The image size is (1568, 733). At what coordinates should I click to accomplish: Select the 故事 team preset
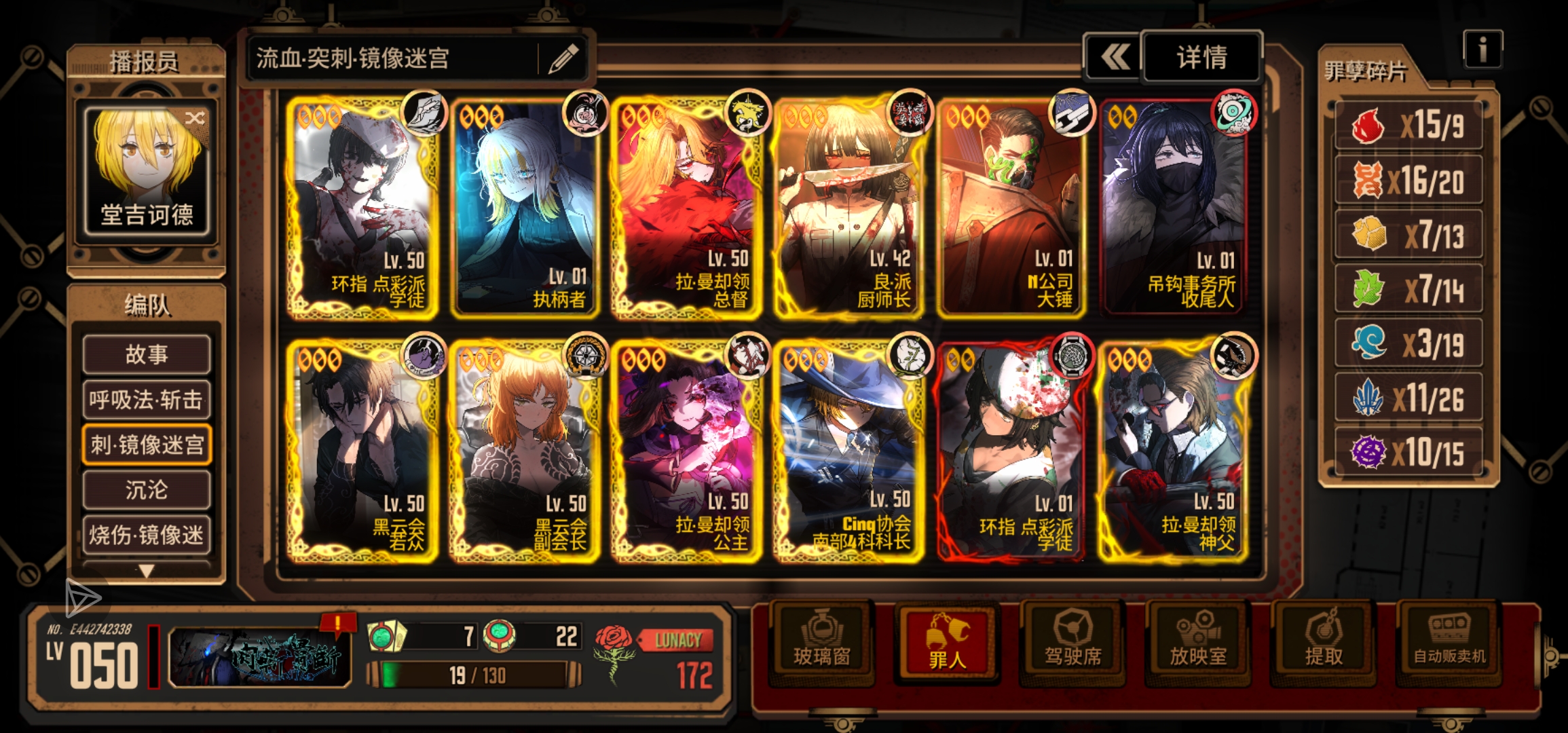point(147,354)
